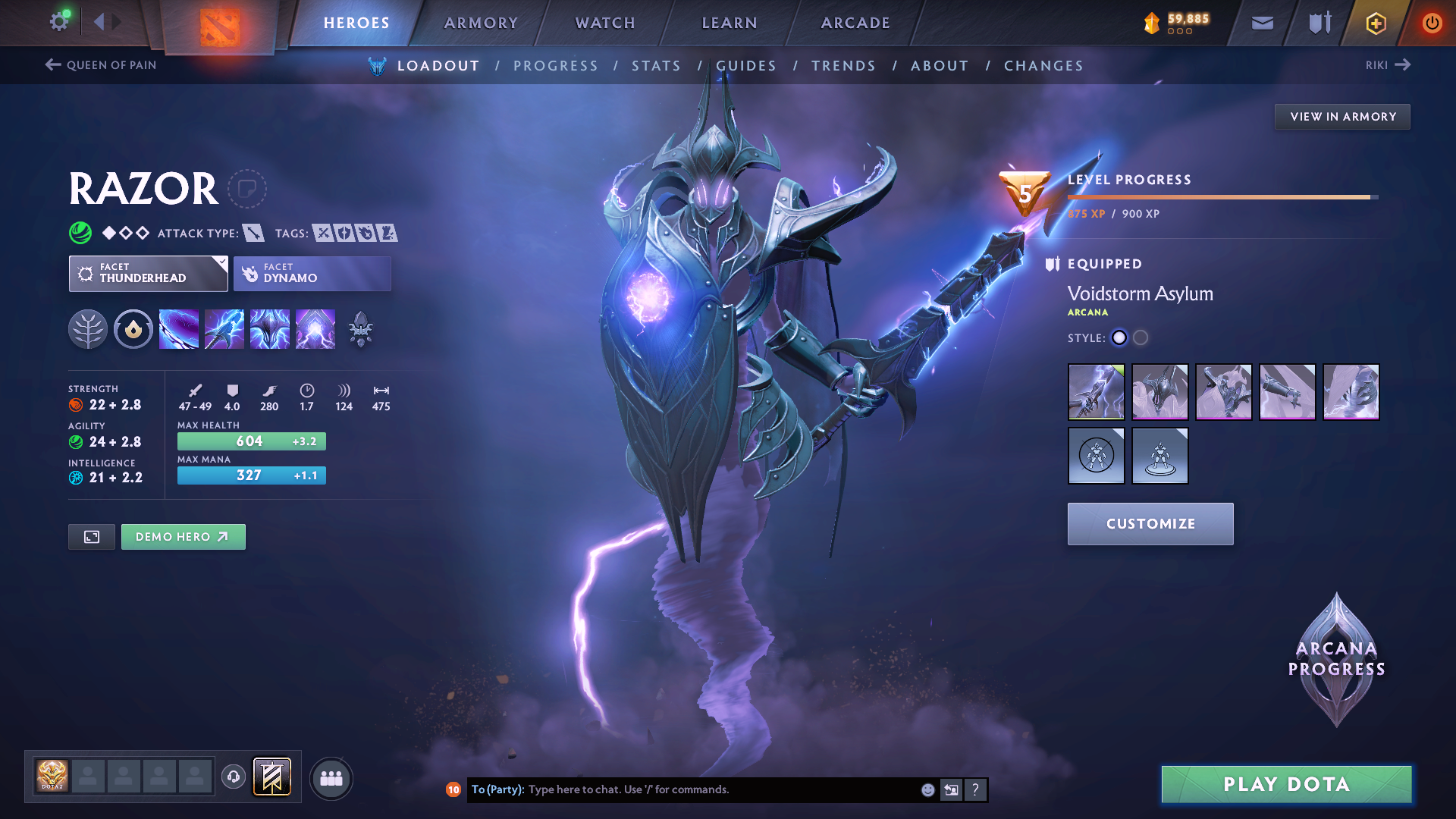Select the Dynamo facet
The image size is (1456, 819).
click(312, 274)
